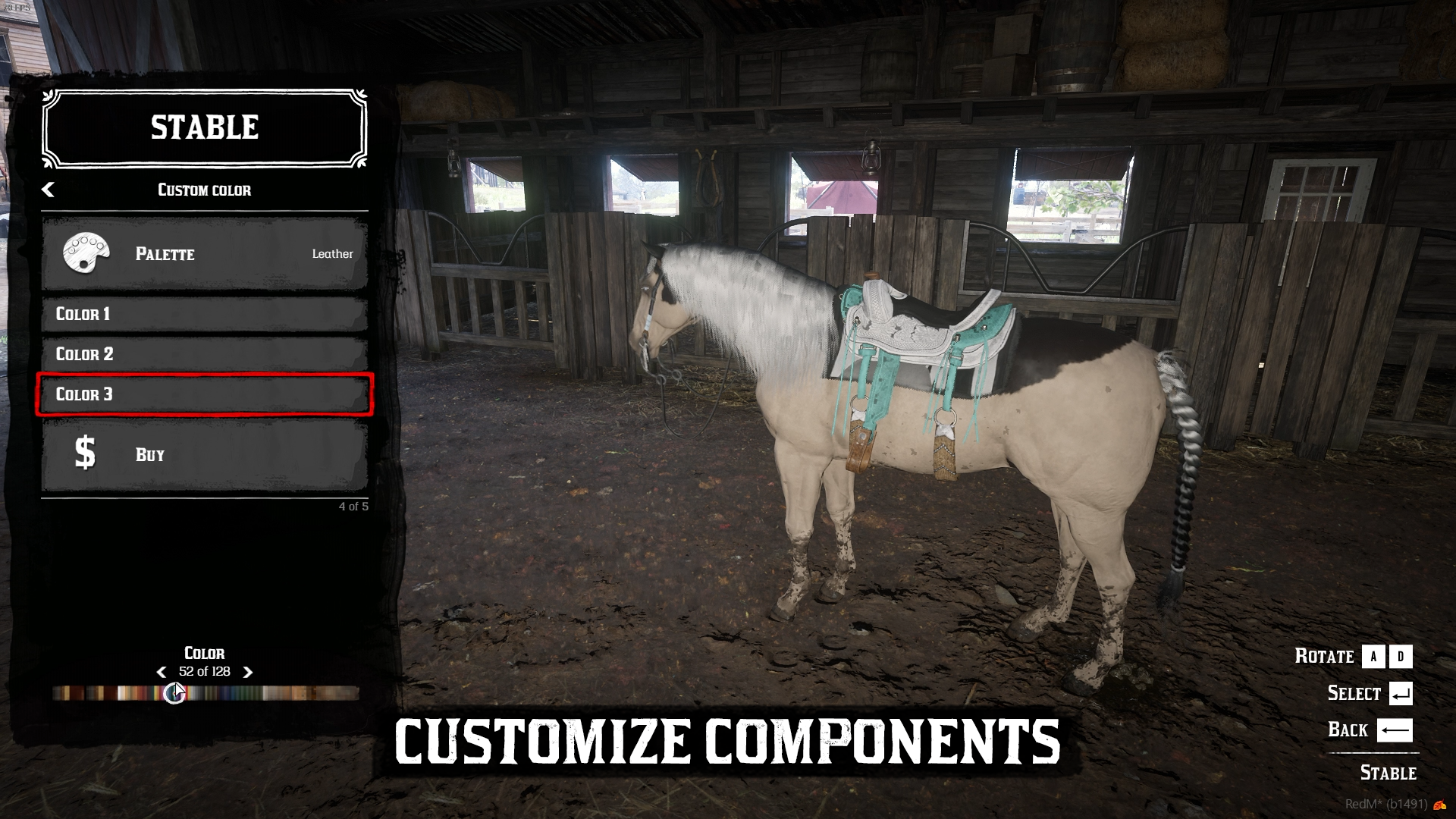This screenshot has height=819, width=1456.
Task: Click the Enter key icon next to Select
Action: tap(1401, 692)
